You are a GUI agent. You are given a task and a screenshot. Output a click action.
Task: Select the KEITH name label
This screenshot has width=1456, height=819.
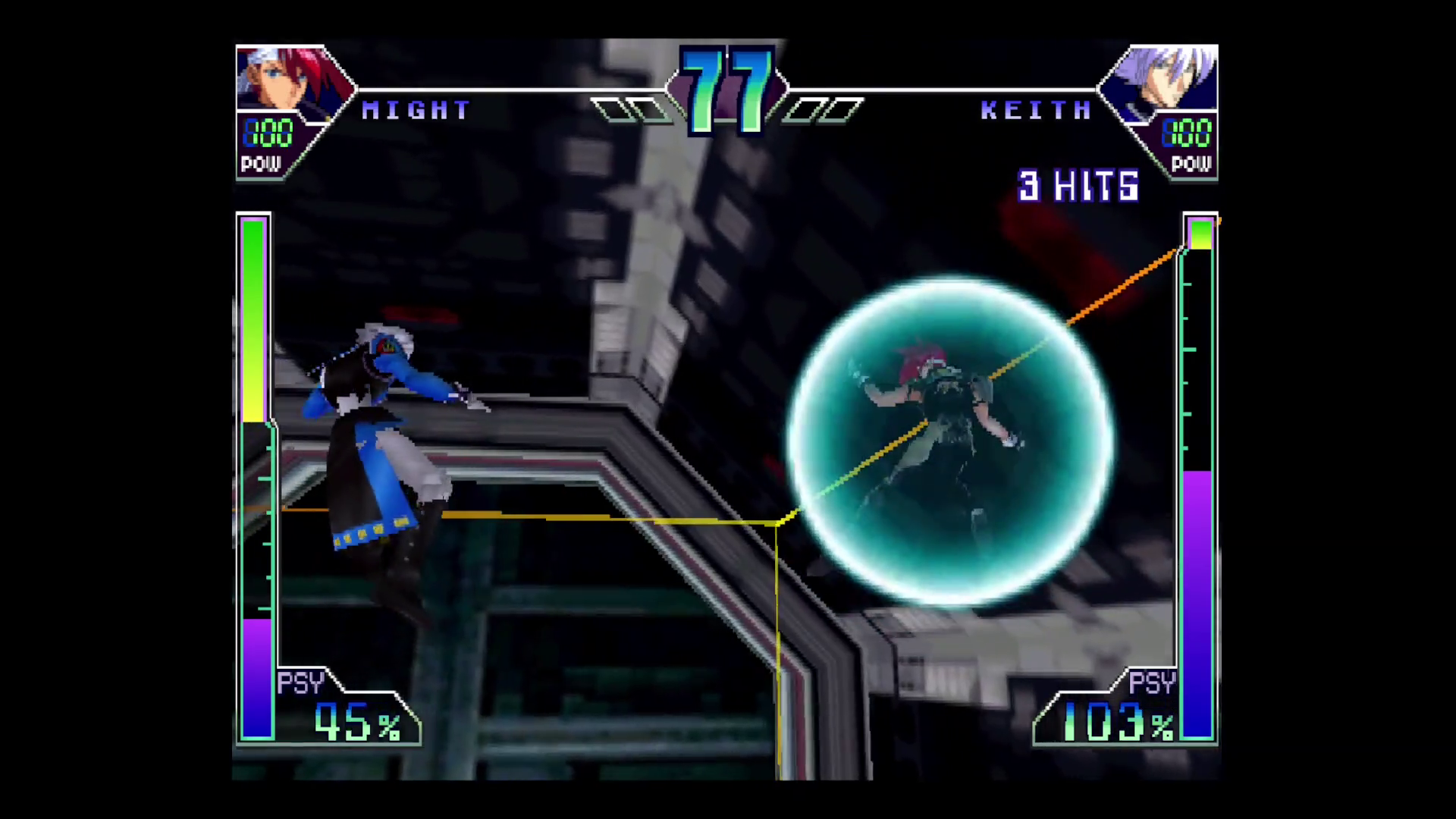pyautogui.click(x=1035, y=110)
